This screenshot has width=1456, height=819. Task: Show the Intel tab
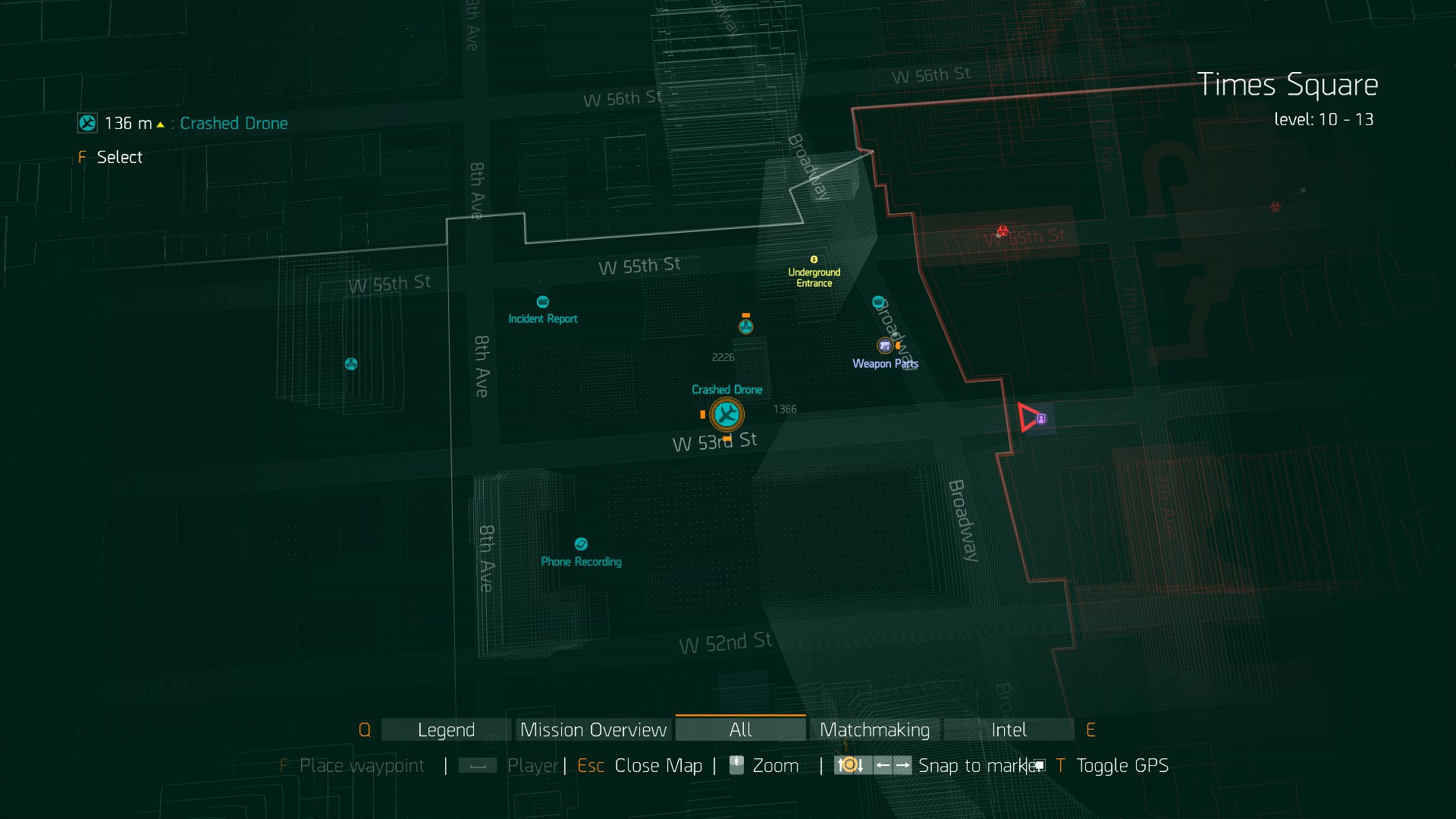(1009, 730)
